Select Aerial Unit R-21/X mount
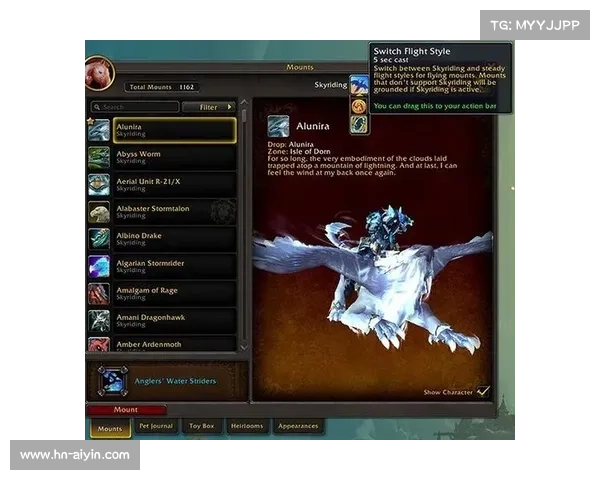The width and height of the screenshot is (600, 480). point(173,185)
